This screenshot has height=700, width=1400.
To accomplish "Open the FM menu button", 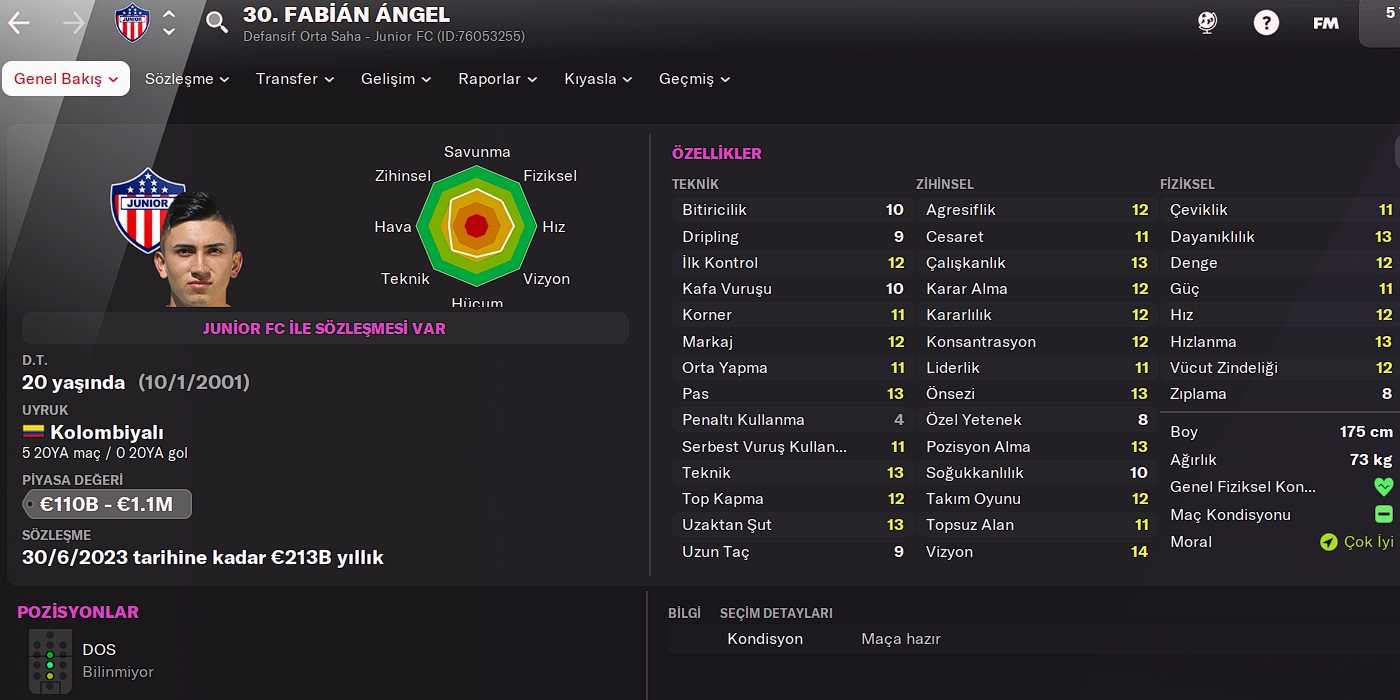I will point(1326,23).
